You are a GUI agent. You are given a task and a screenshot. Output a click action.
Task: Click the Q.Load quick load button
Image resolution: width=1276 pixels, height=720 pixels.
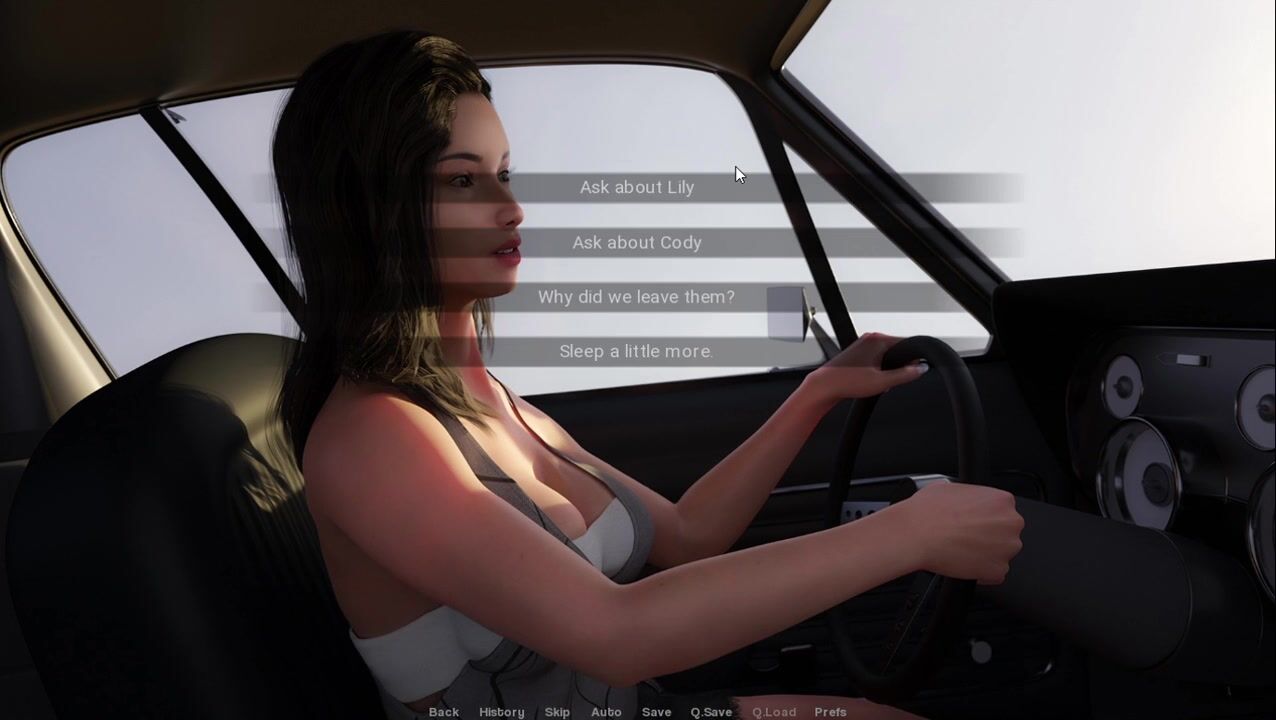tap(774, 712)
